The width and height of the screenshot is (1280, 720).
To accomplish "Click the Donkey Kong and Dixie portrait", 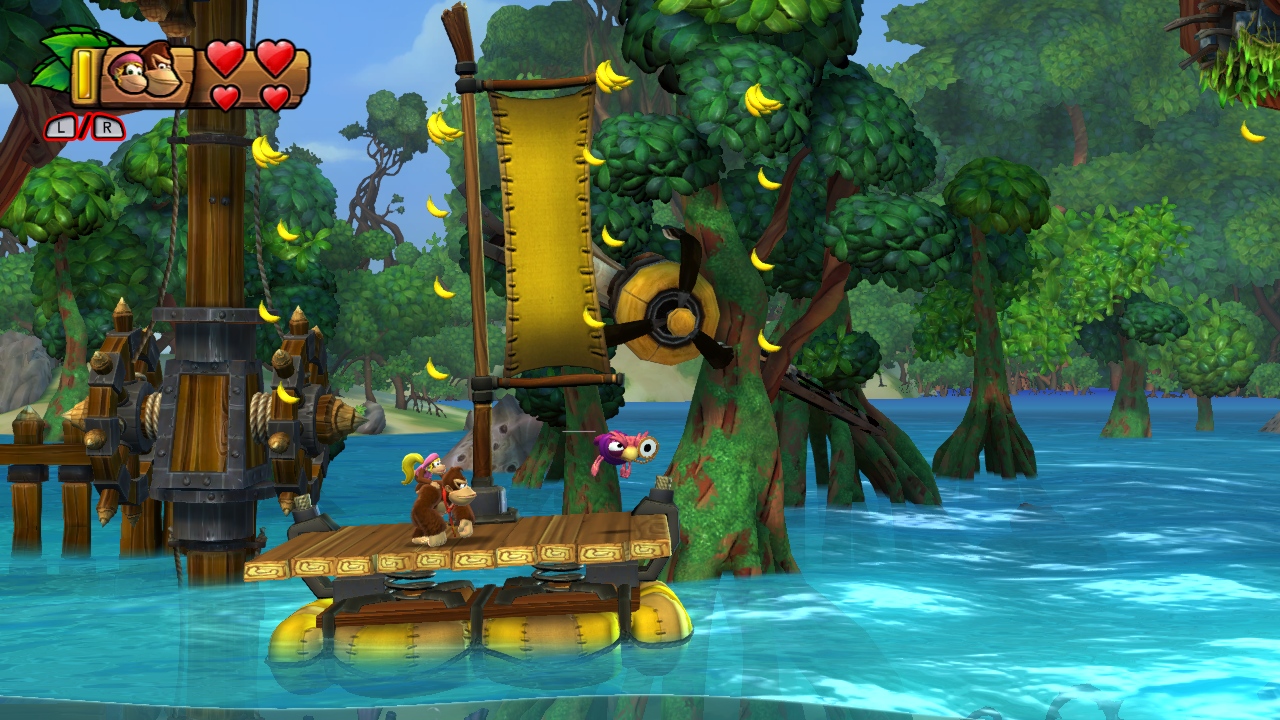I will coord(146,73).
